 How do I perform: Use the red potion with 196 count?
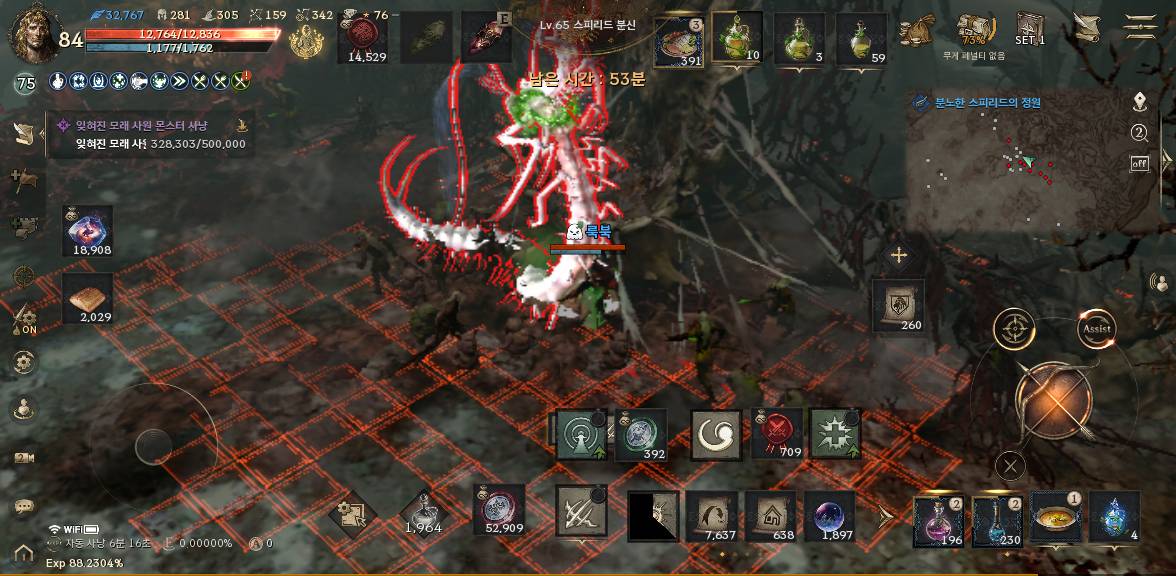click(938, 521)
